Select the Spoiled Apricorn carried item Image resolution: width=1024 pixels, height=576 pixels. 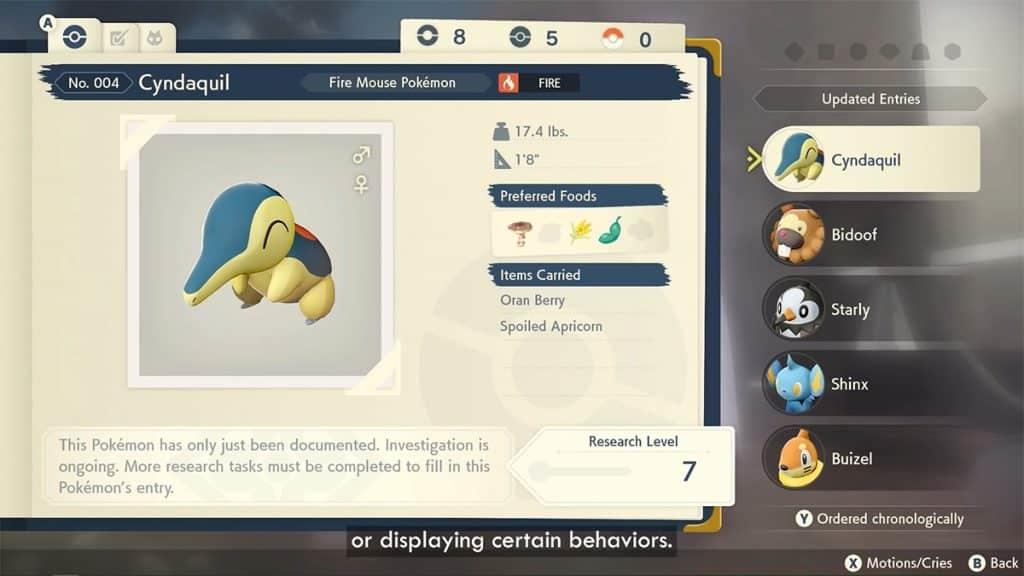pos(551,326)
